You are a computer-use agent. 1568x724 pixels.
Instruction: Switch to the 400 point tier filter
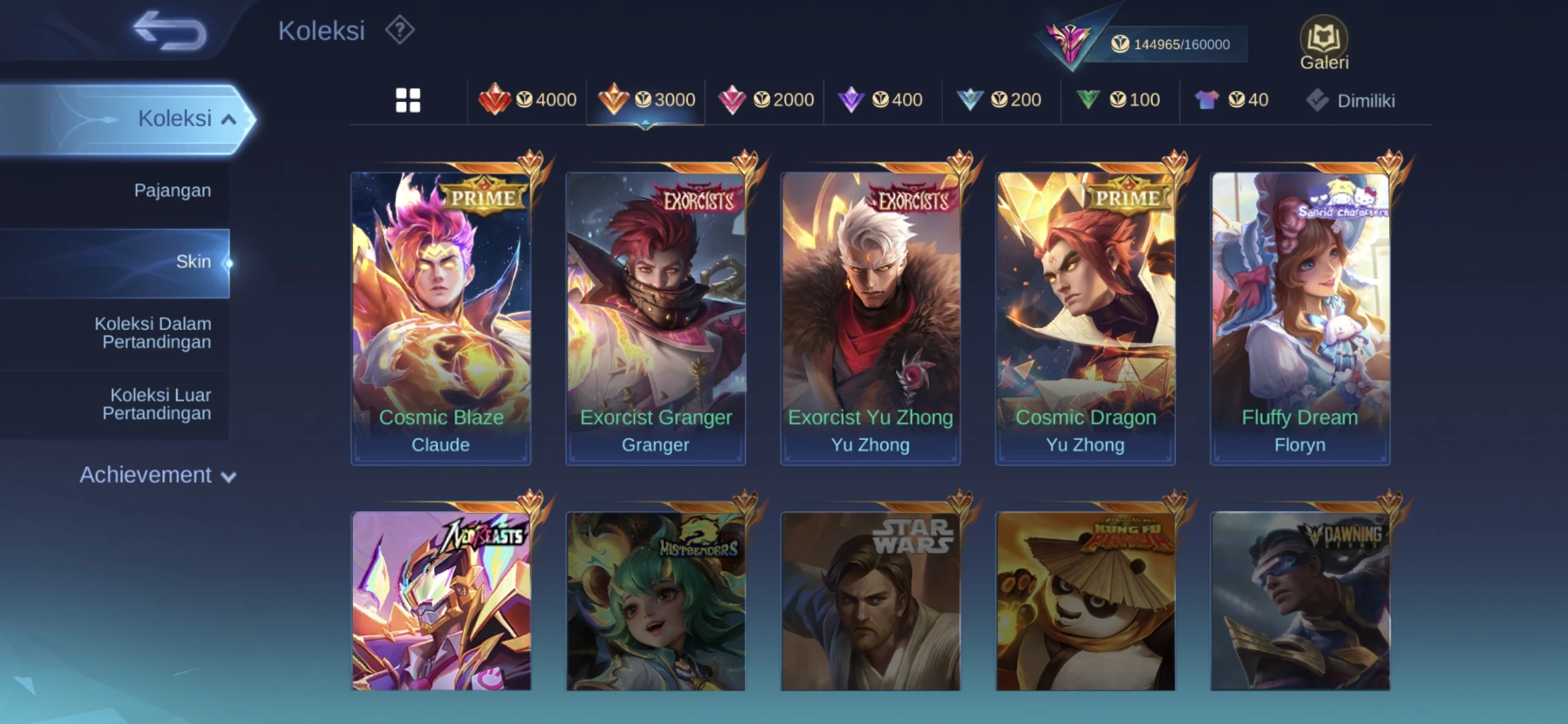coord(881,101)
